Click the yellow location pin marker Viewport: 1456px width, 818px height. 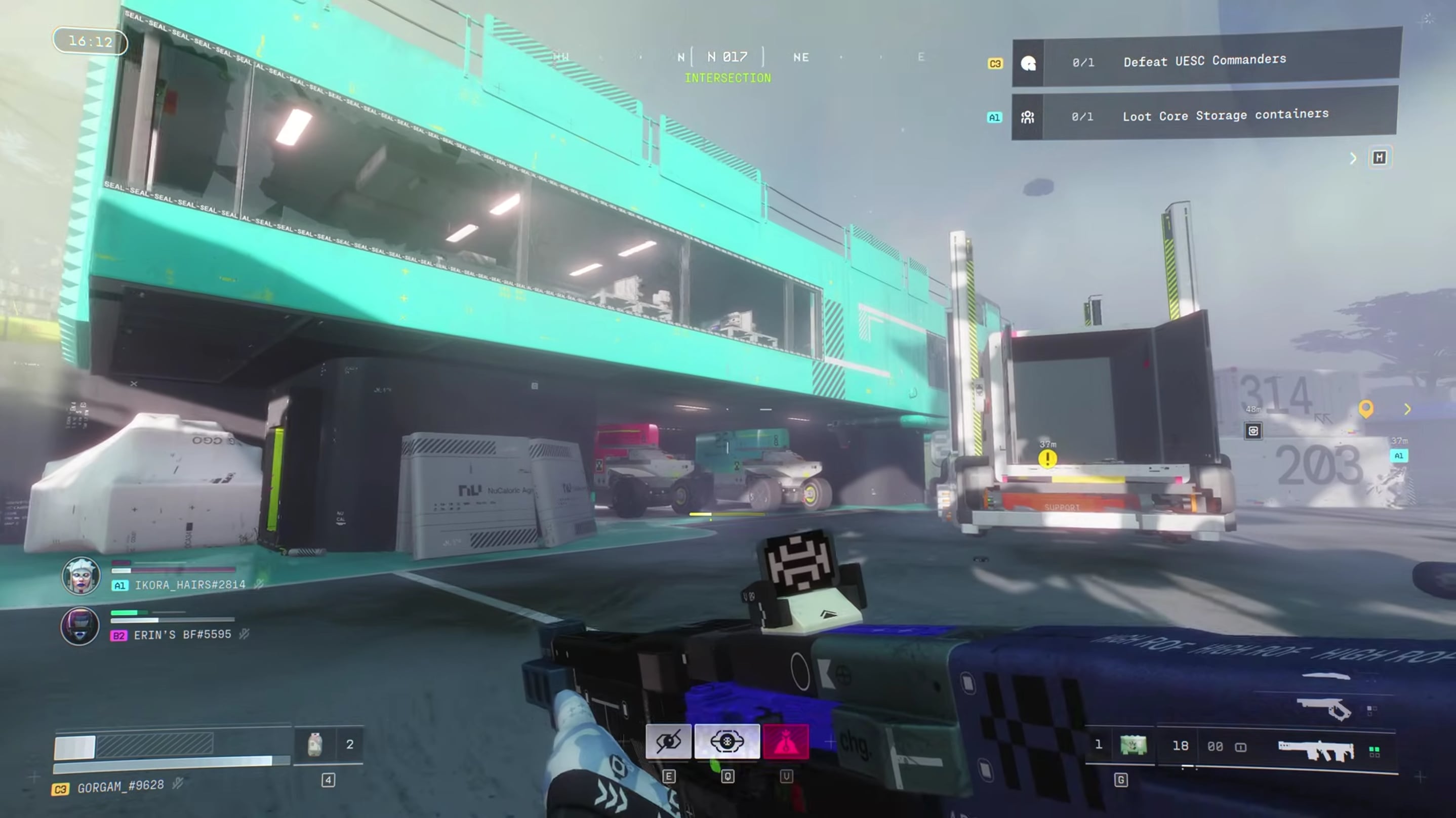[1365, 408]
